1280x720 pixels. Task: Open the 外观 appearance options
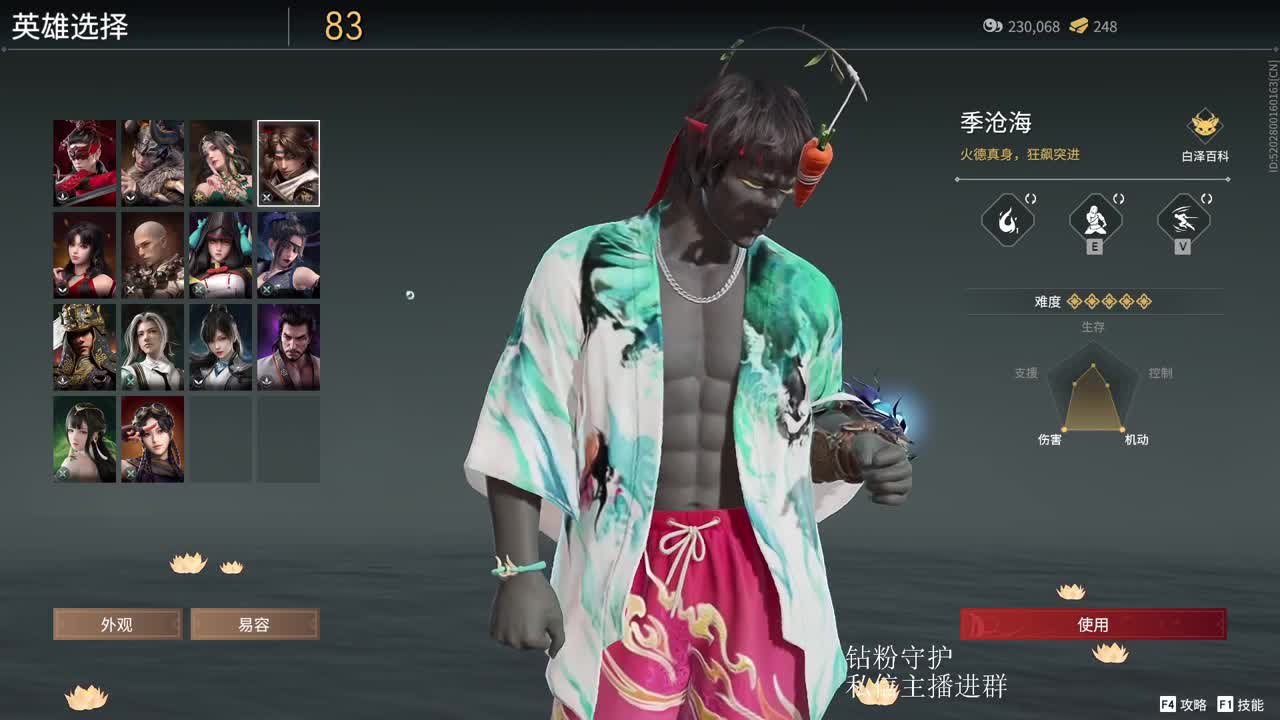click(117, 624)
